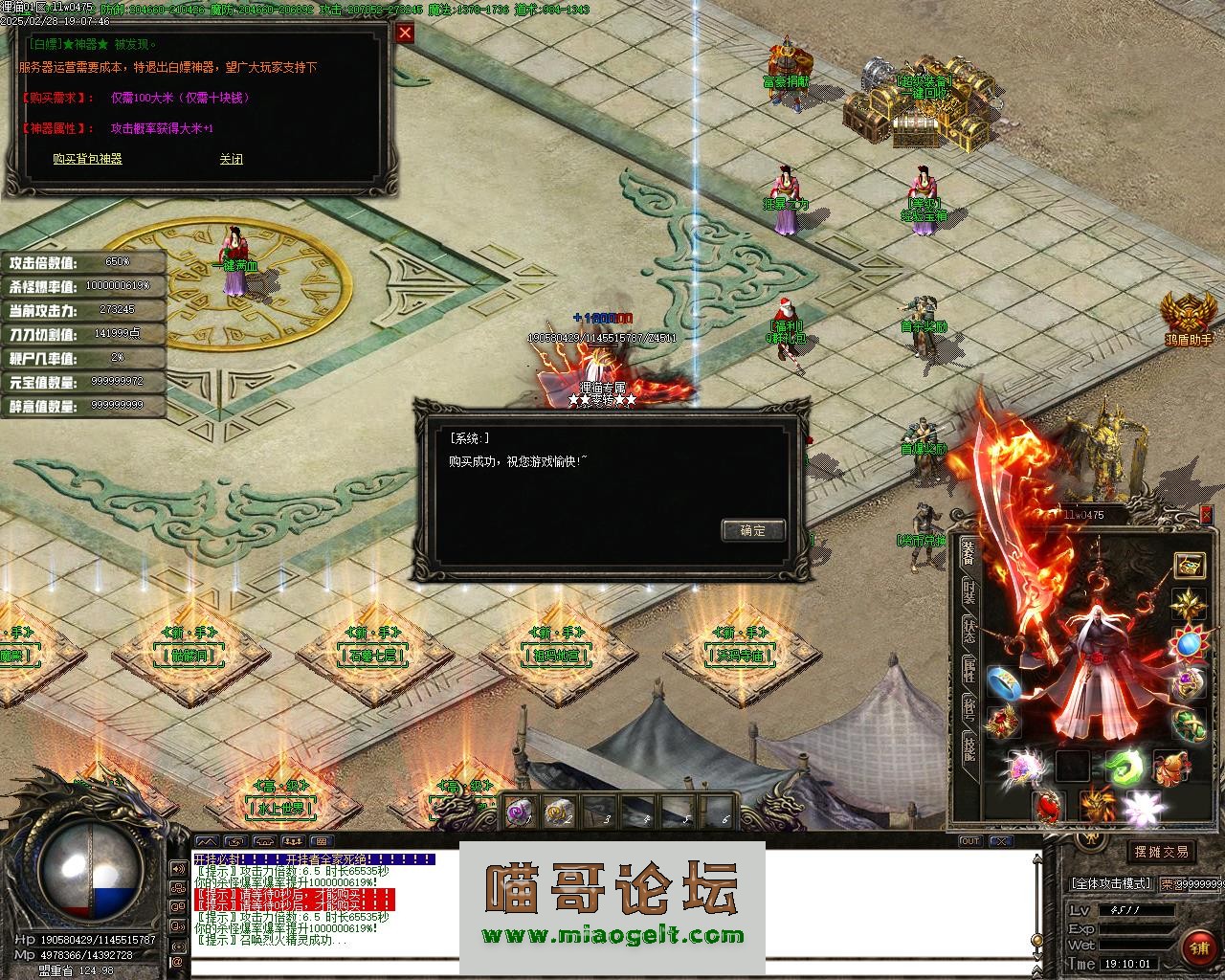Use the purple scroll in hotbar slot 1
Image resolution: width=1225 pixels, height=980 pixels.
click(x=520, y=812)
